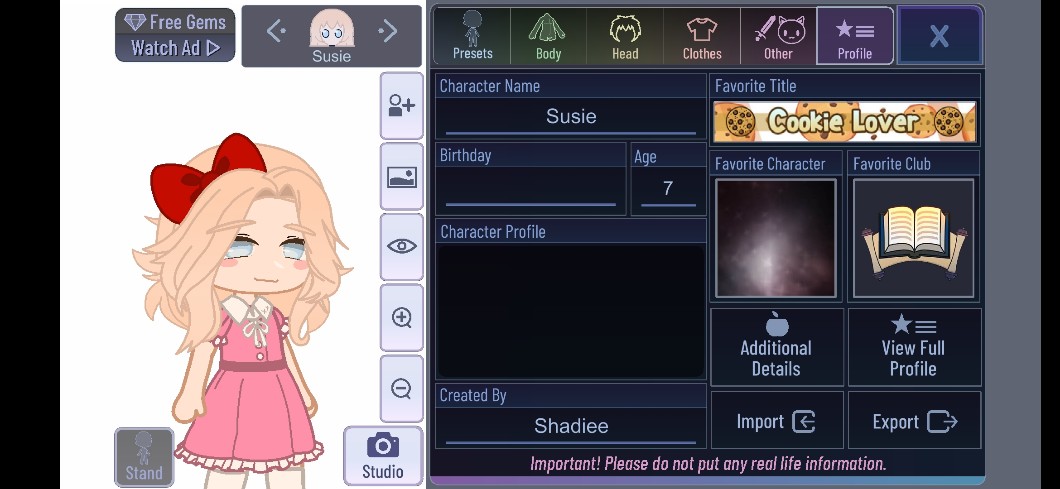Select the Head tab
This screenshot has height=489, width=1060.
pyautogui.click(x=625, y=36)
